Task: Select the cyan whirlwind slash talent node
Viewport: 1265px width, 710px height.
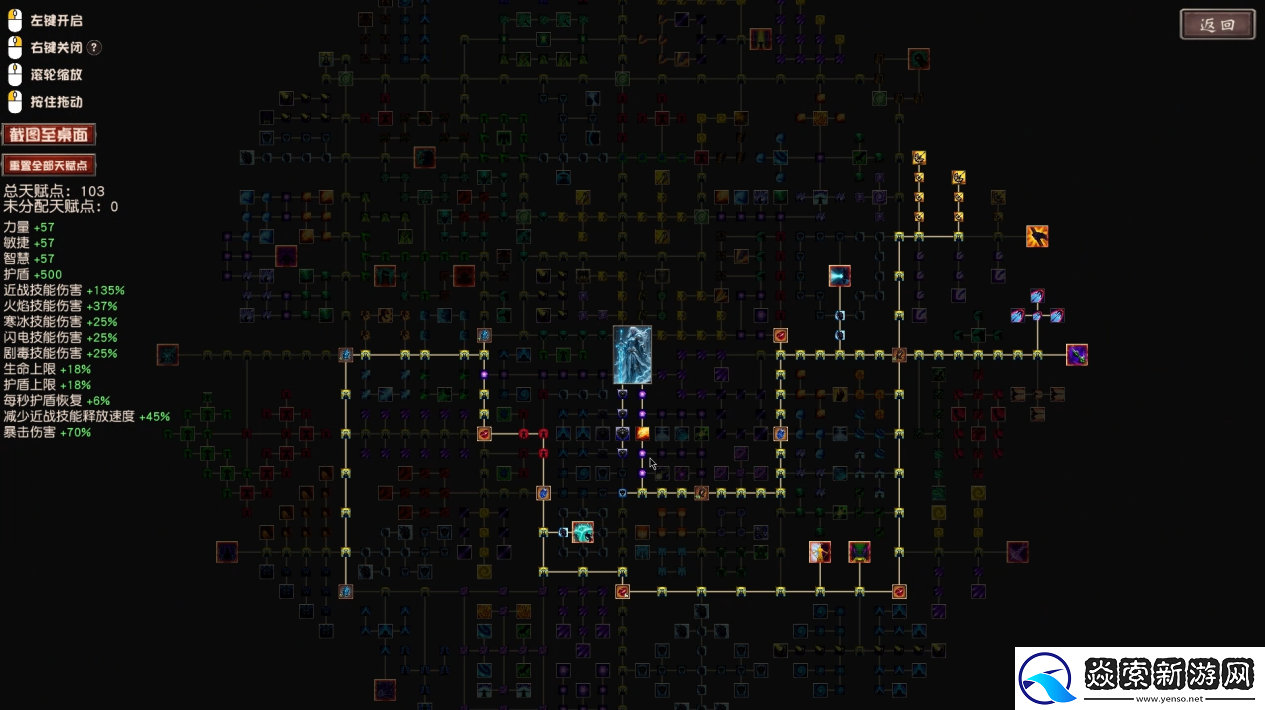Action: click(582, 532)
